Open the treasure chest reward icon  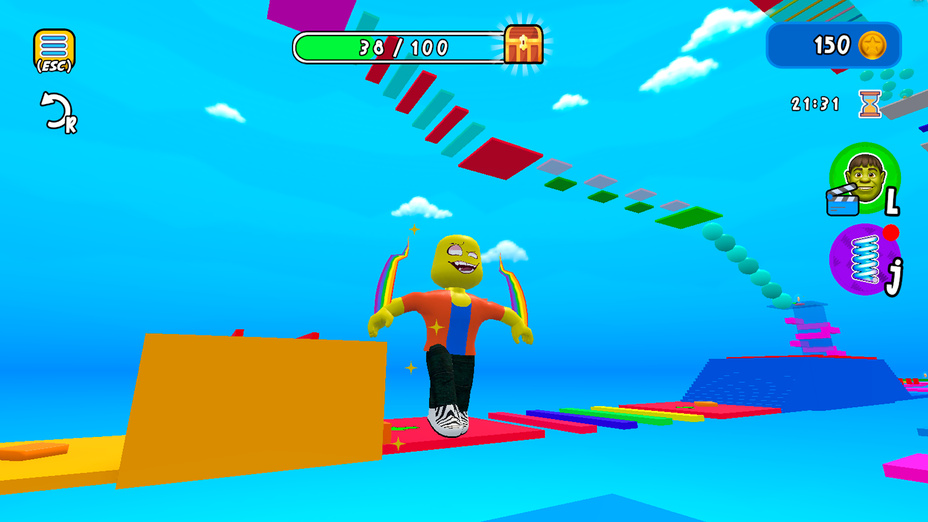[x=523, y=45]
